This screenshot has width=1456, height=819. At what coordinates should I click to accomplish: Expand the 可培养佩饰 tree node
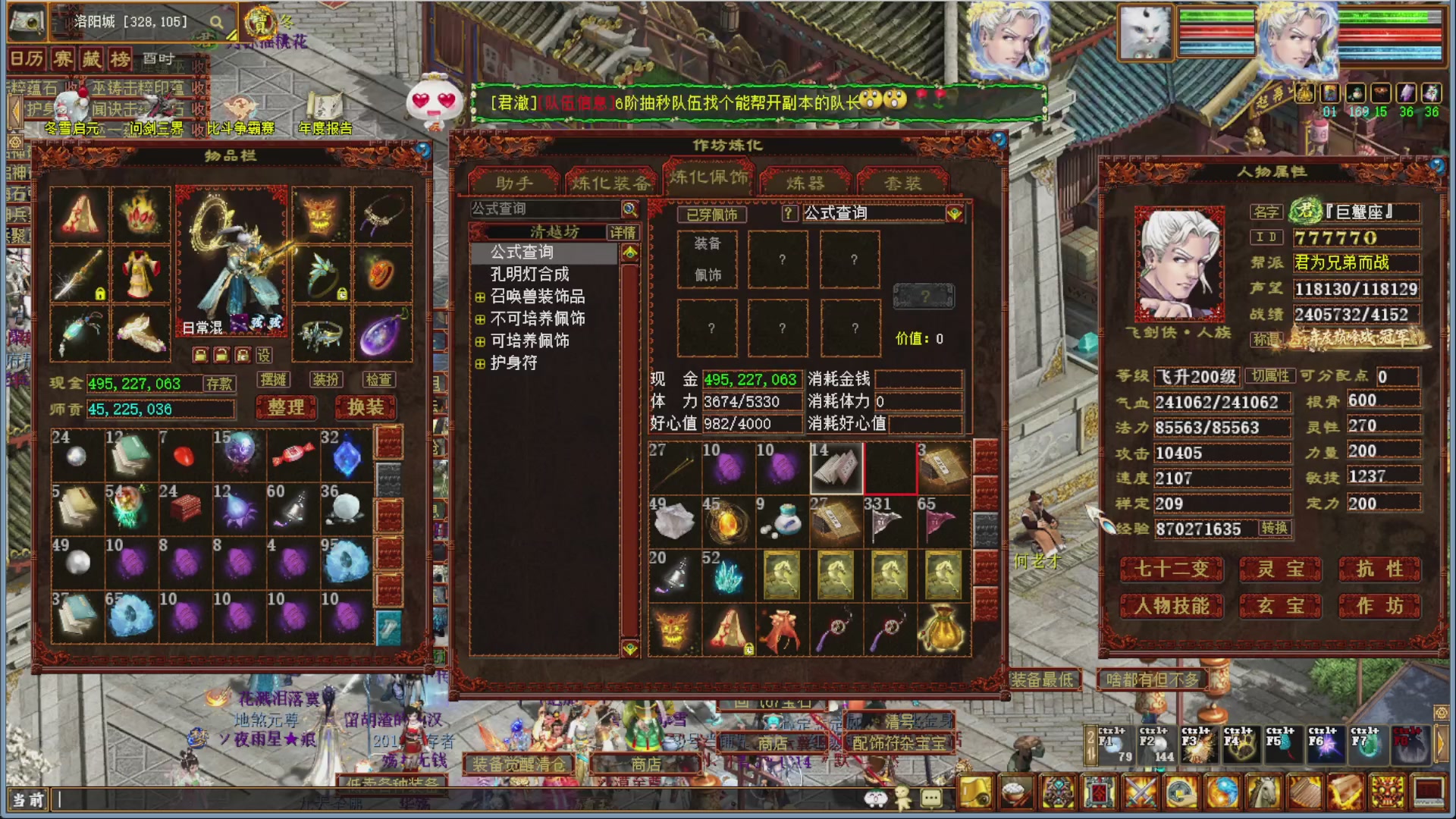point(479,341)
